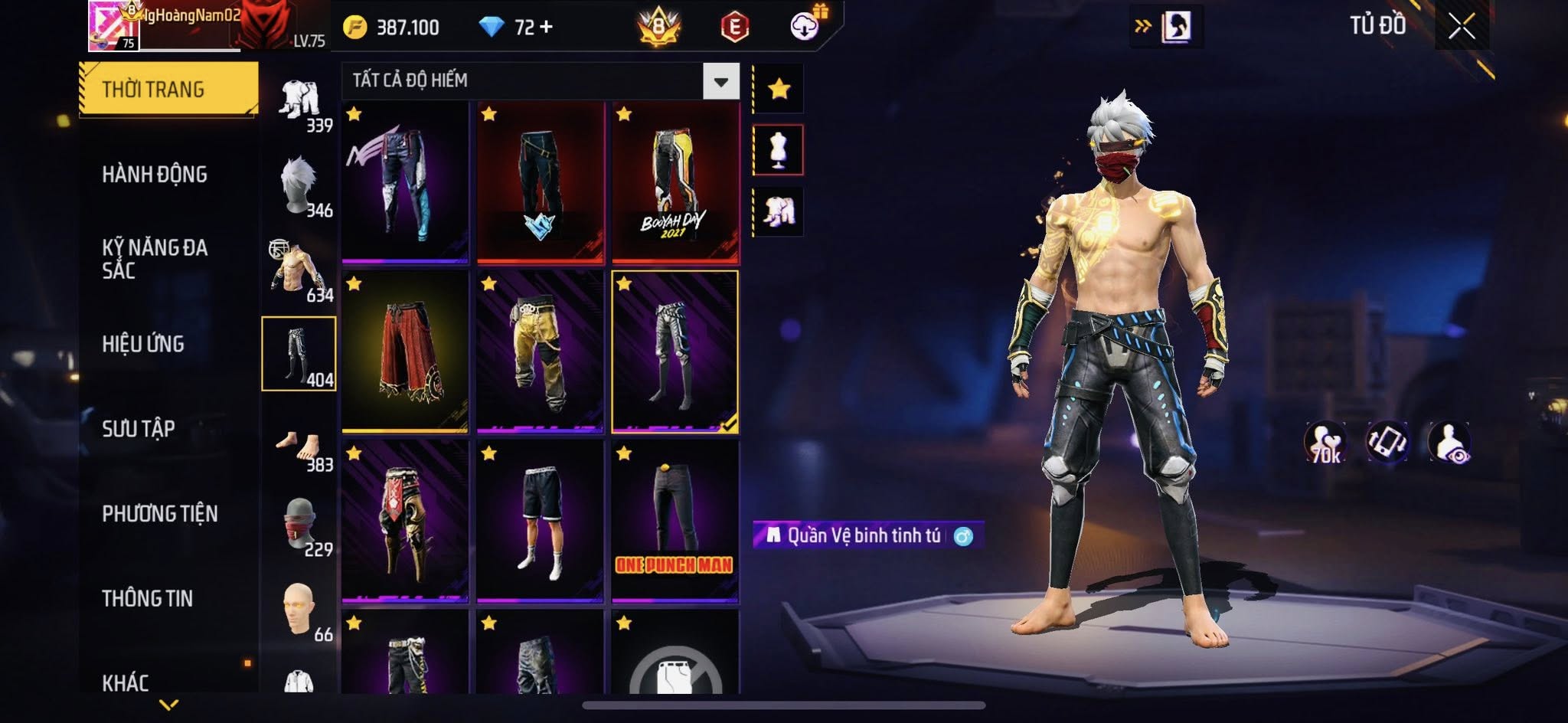1568x723 pixels.
Task: Pick the red skirt pants item
Action: coord(405,352)
